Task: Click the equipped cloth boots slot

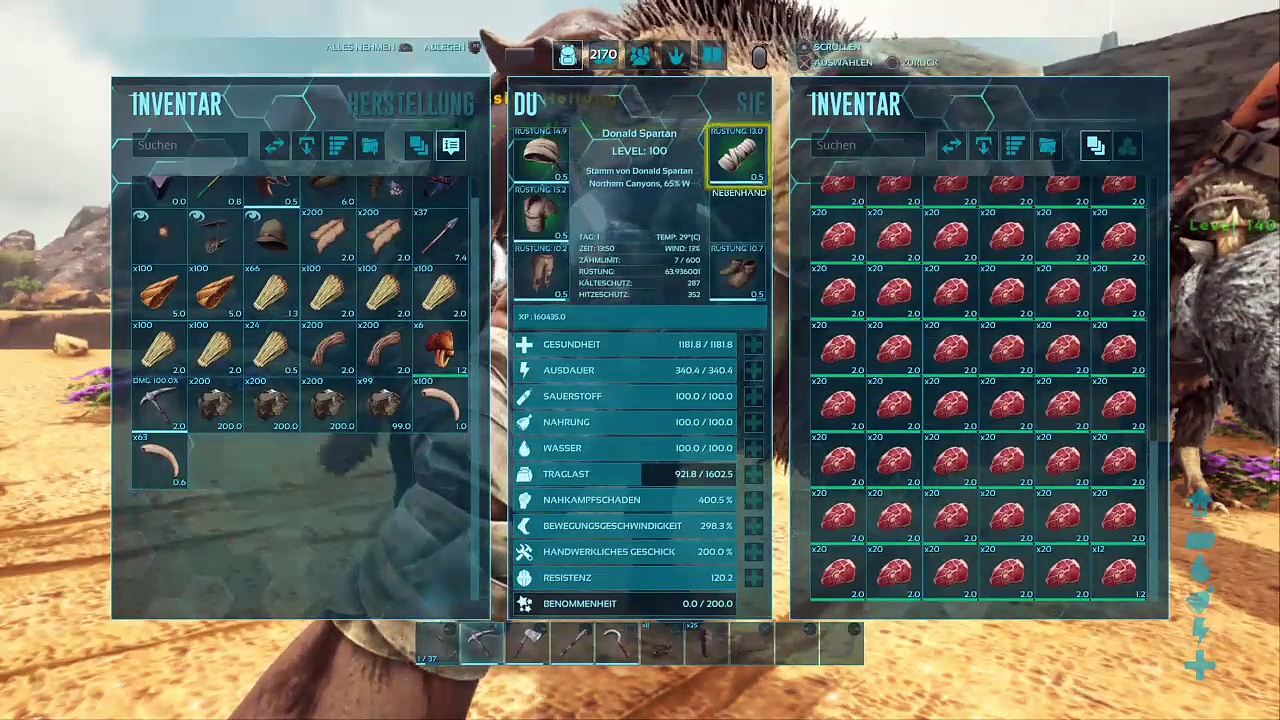Action: tap(737, 272)
